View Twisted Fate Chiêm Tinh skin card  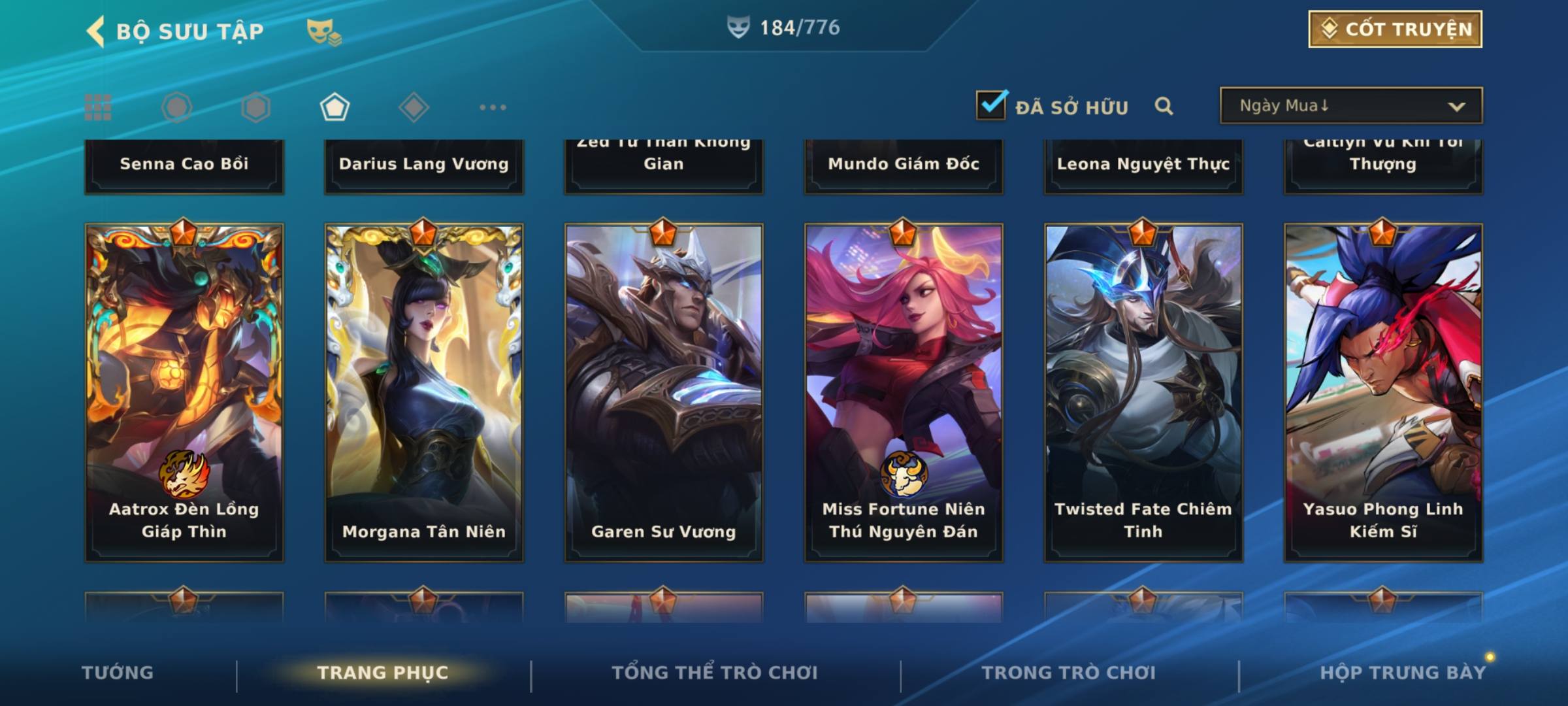pyautogui.click(x=1143, y=392)
